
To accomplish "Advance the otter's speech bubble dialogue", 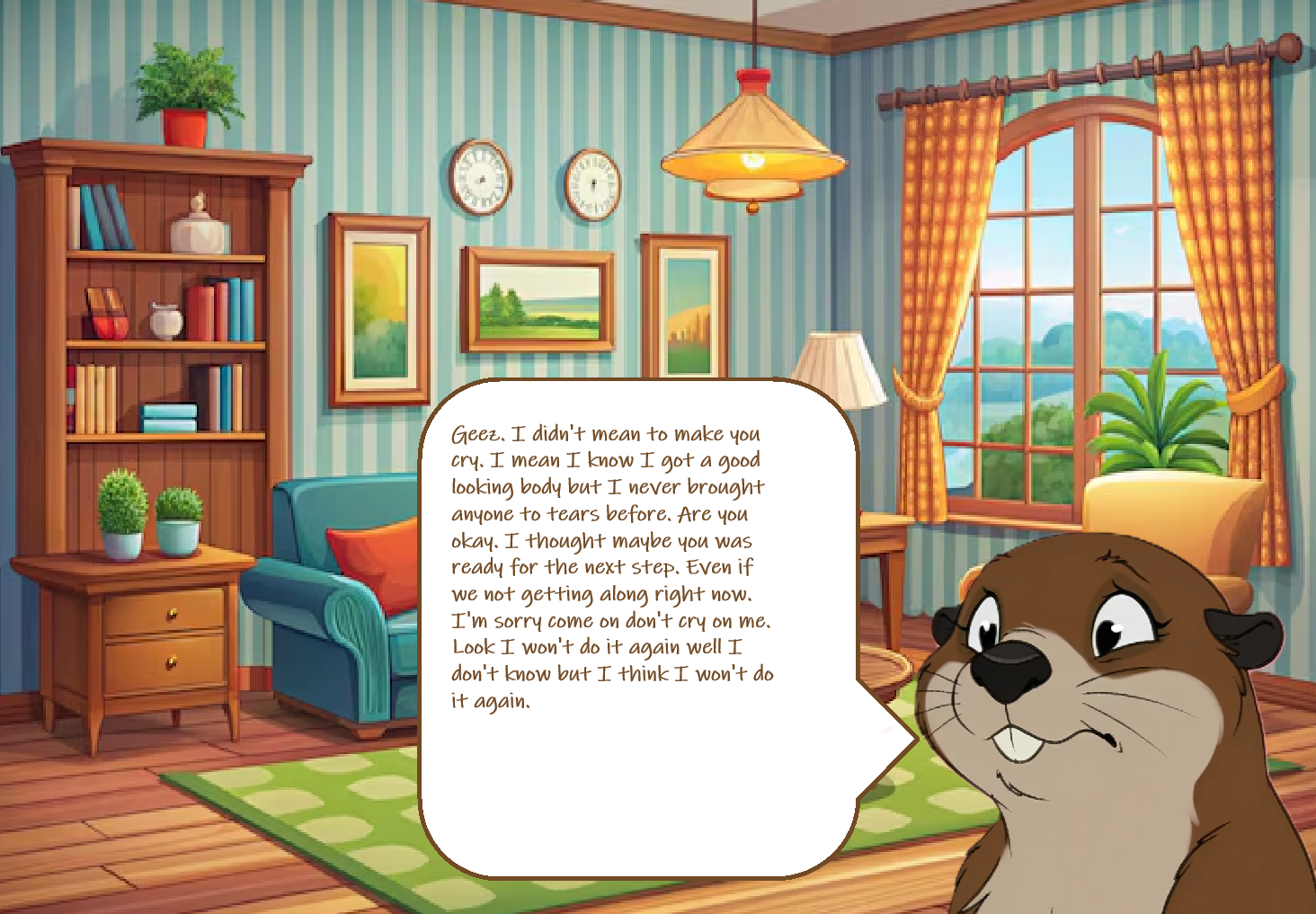I will (636, 629).
